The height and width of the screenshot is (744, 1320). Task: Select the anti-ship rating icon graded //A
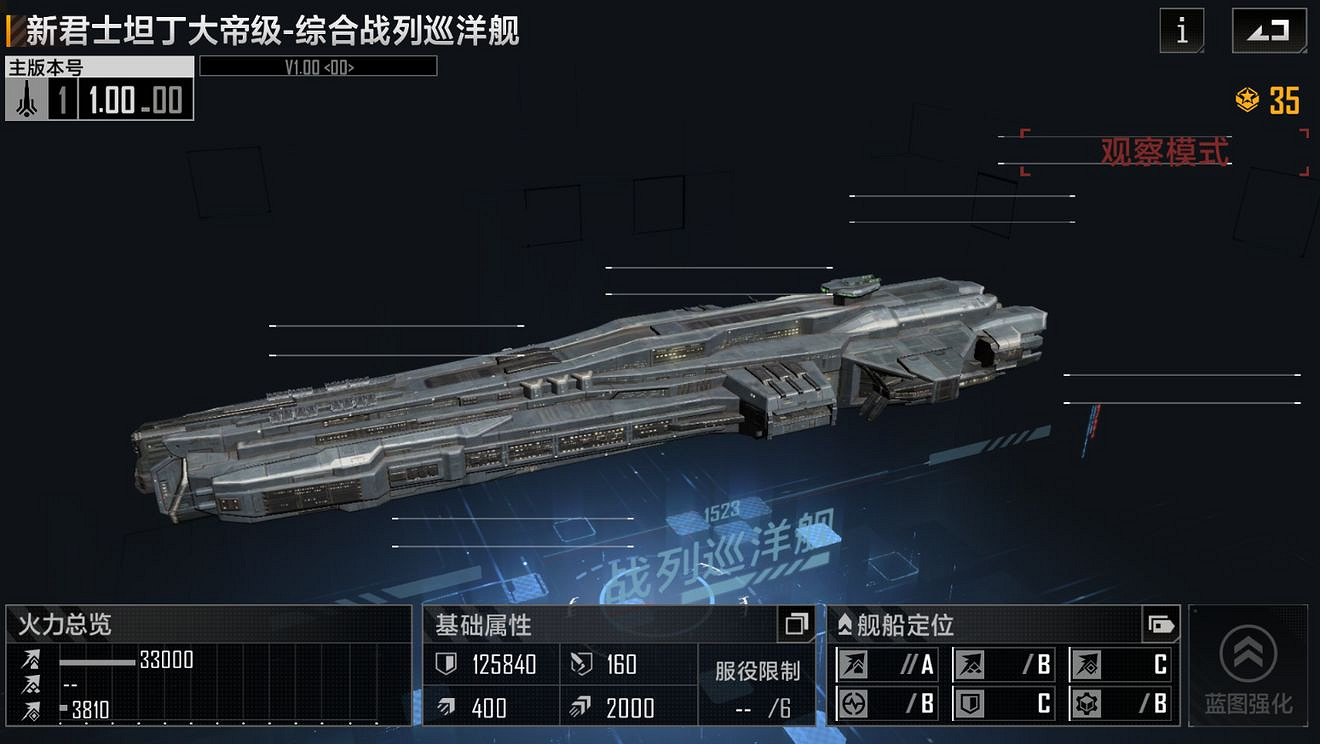click(853, 663)
